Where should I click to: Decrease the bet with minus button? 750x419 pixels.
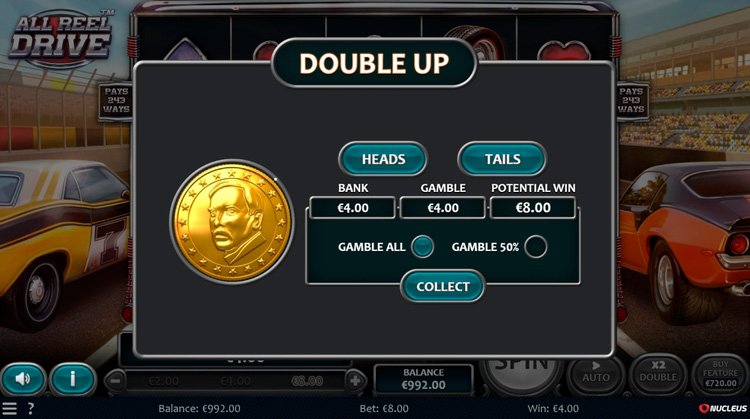[x=117, y=380]
